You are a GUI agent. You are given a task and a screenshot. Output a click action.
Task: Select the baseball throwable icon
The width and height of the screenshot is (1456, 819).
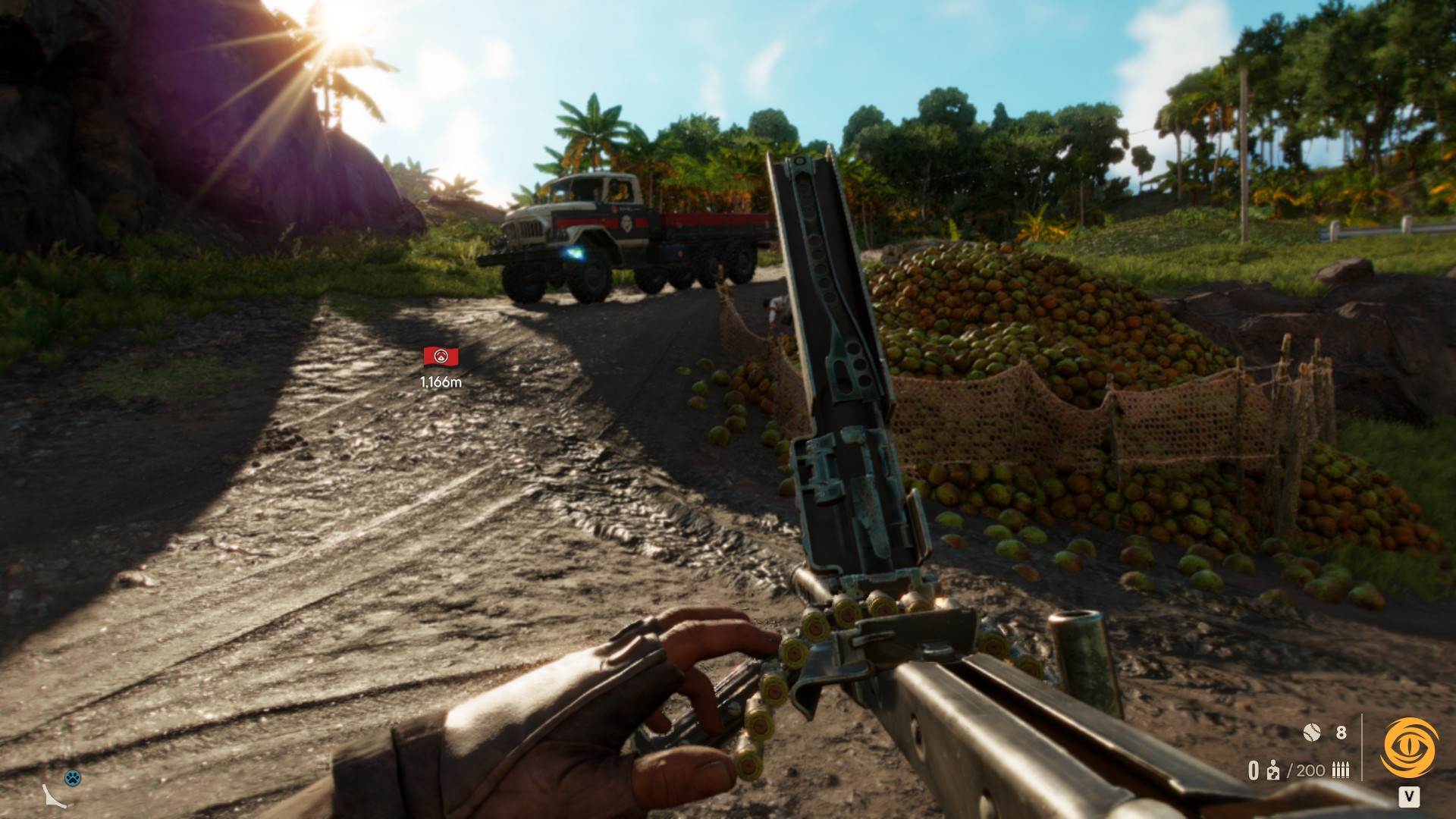point(1312,732)
